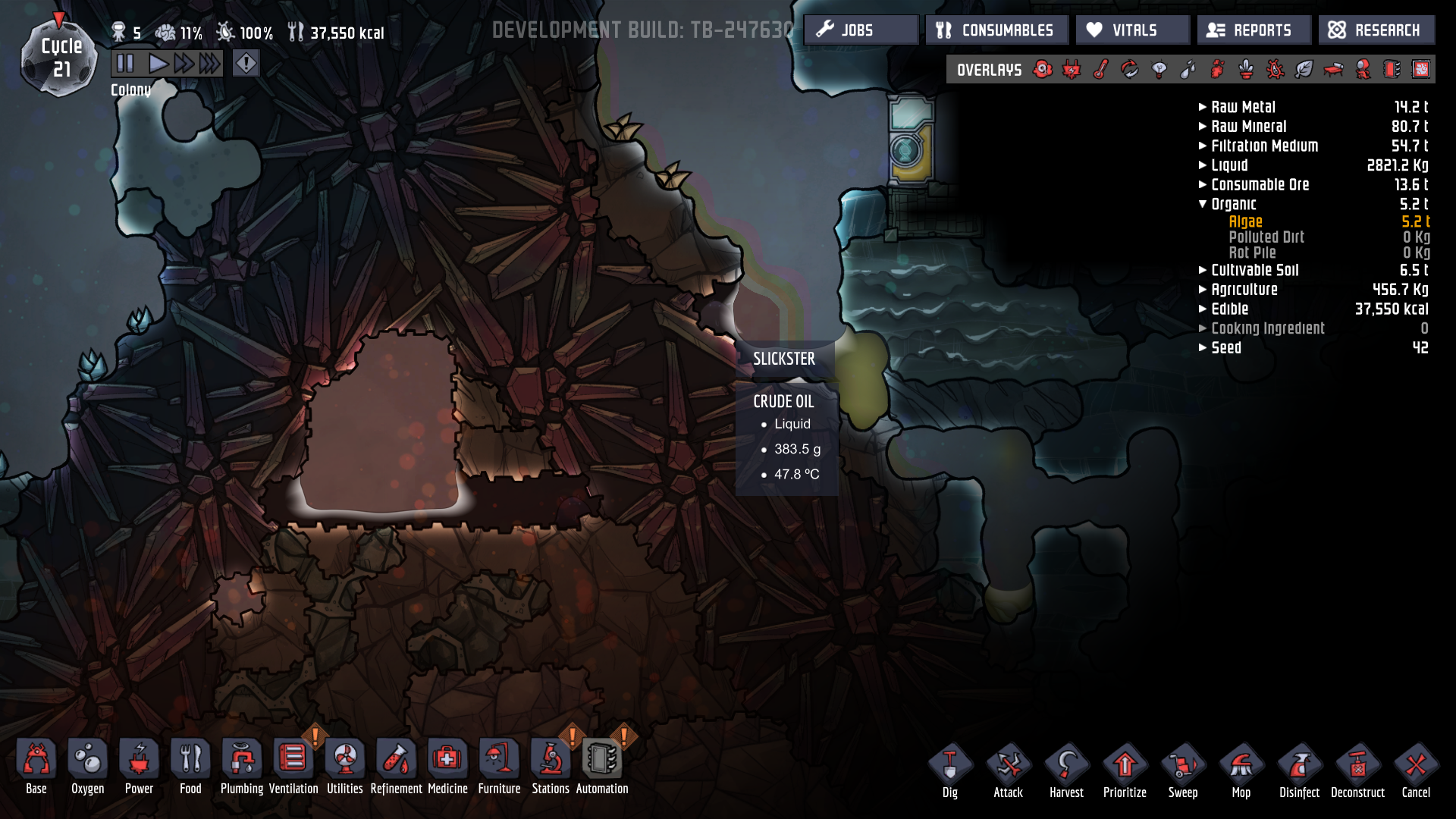Screen dimensions: 1456x819
Task: Toggle the red alert diamond button
Action: click(x=246, y=64)
